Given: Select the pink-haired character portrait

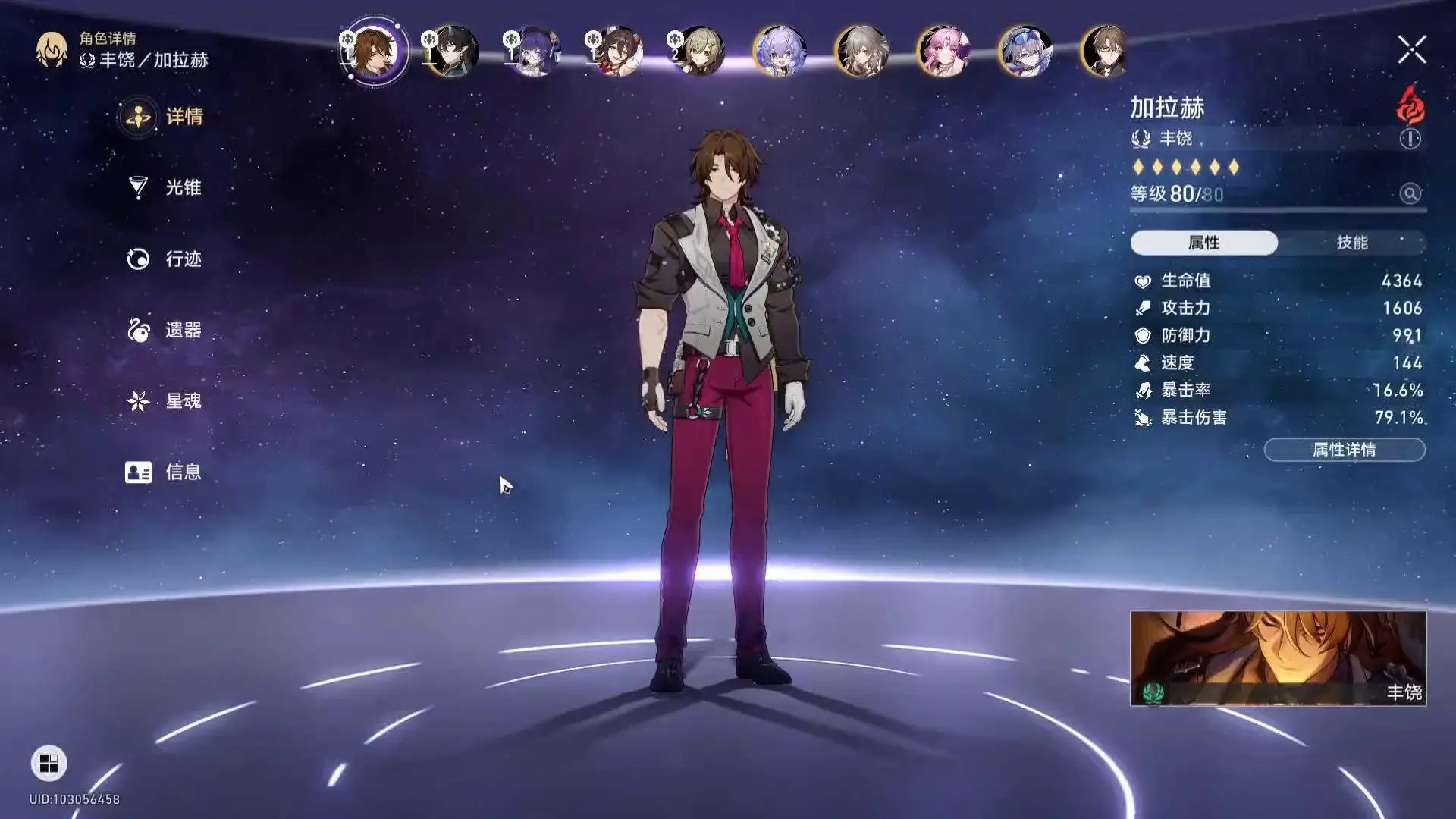Looking at the screenshot, I should [943, 52].
